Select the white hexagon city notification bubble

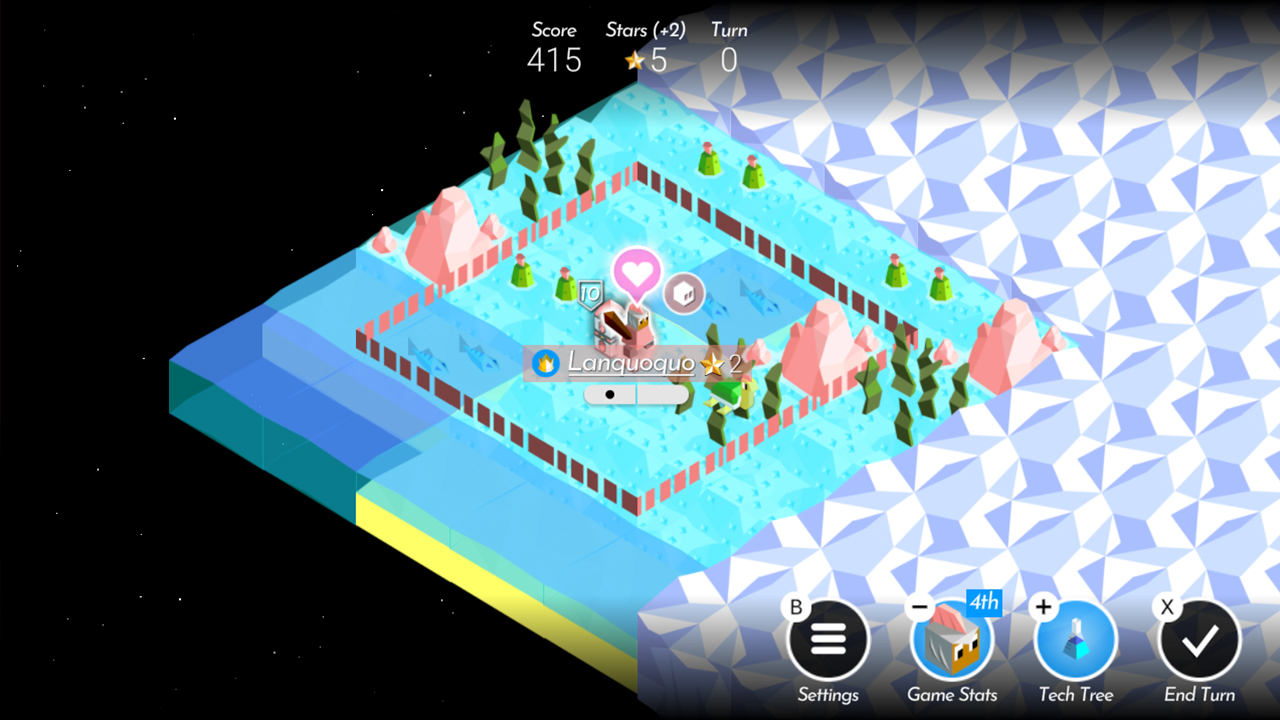[685, 293]
